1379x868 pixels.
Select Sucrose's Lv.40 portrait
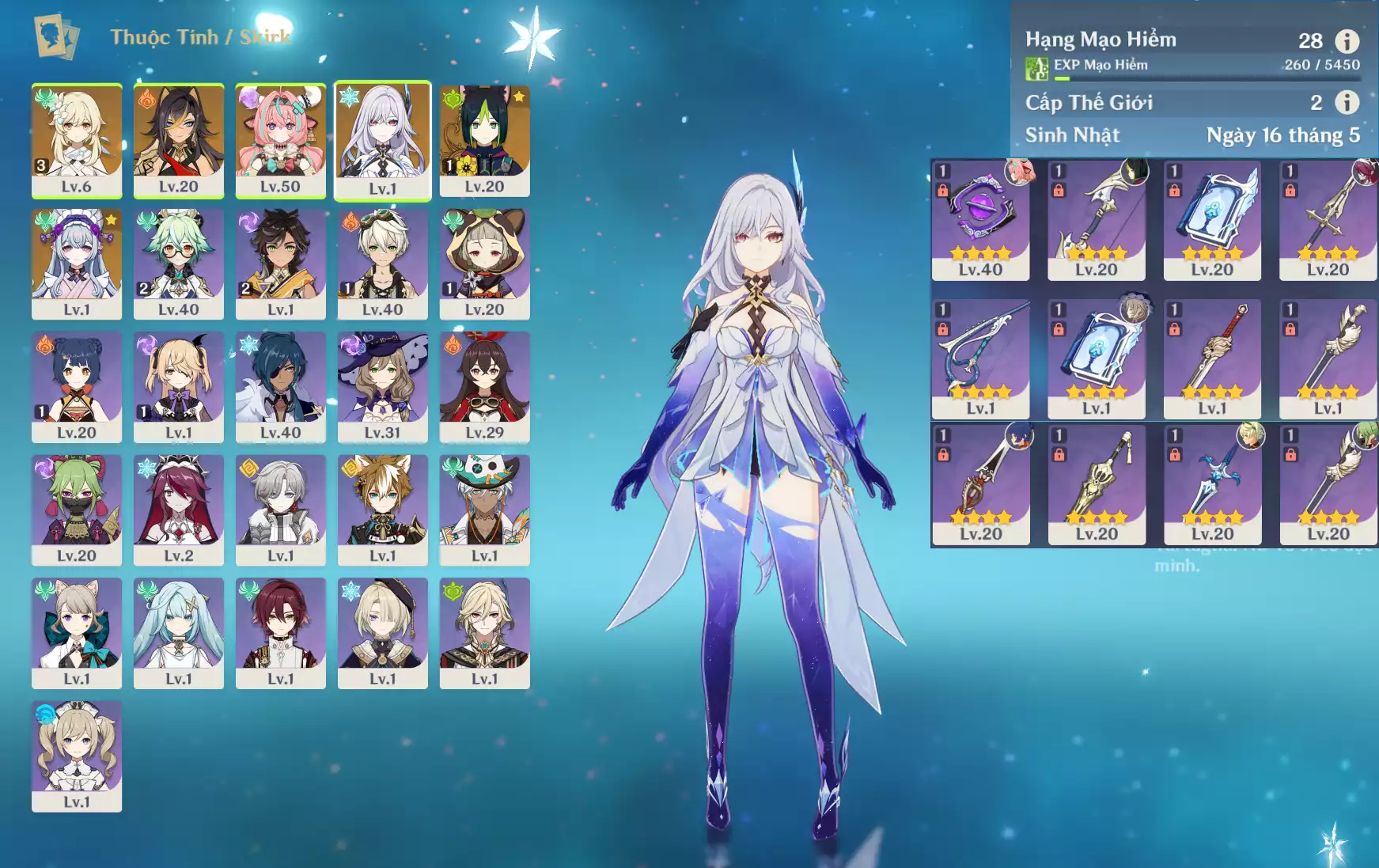click(179, 263)
